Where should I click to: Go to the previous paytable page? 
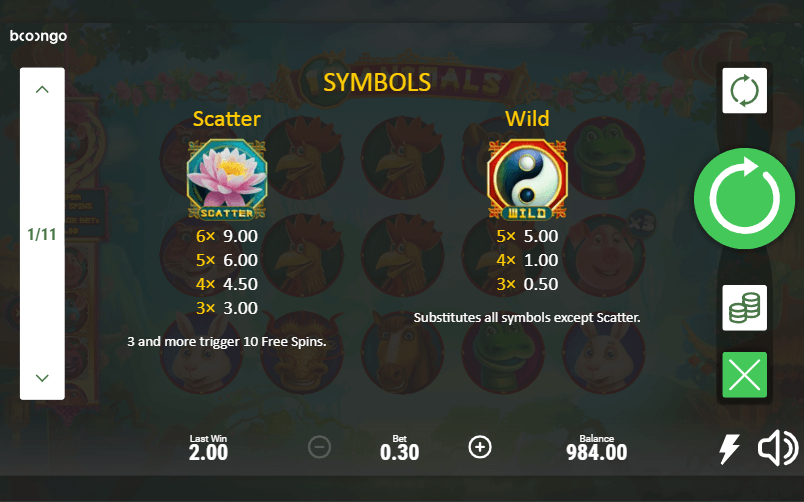(42, 90)
